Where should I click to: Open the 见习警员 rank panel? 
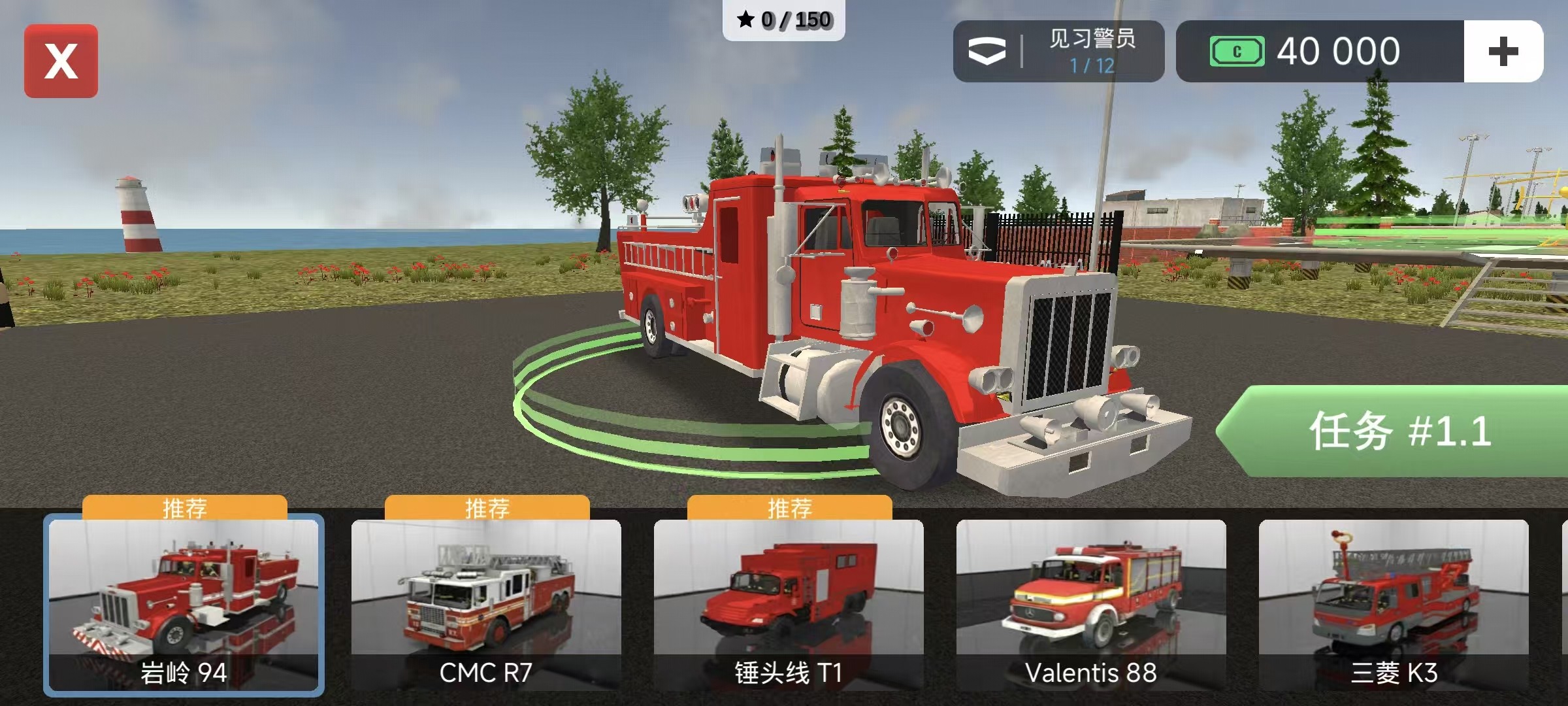(1058, 52)
